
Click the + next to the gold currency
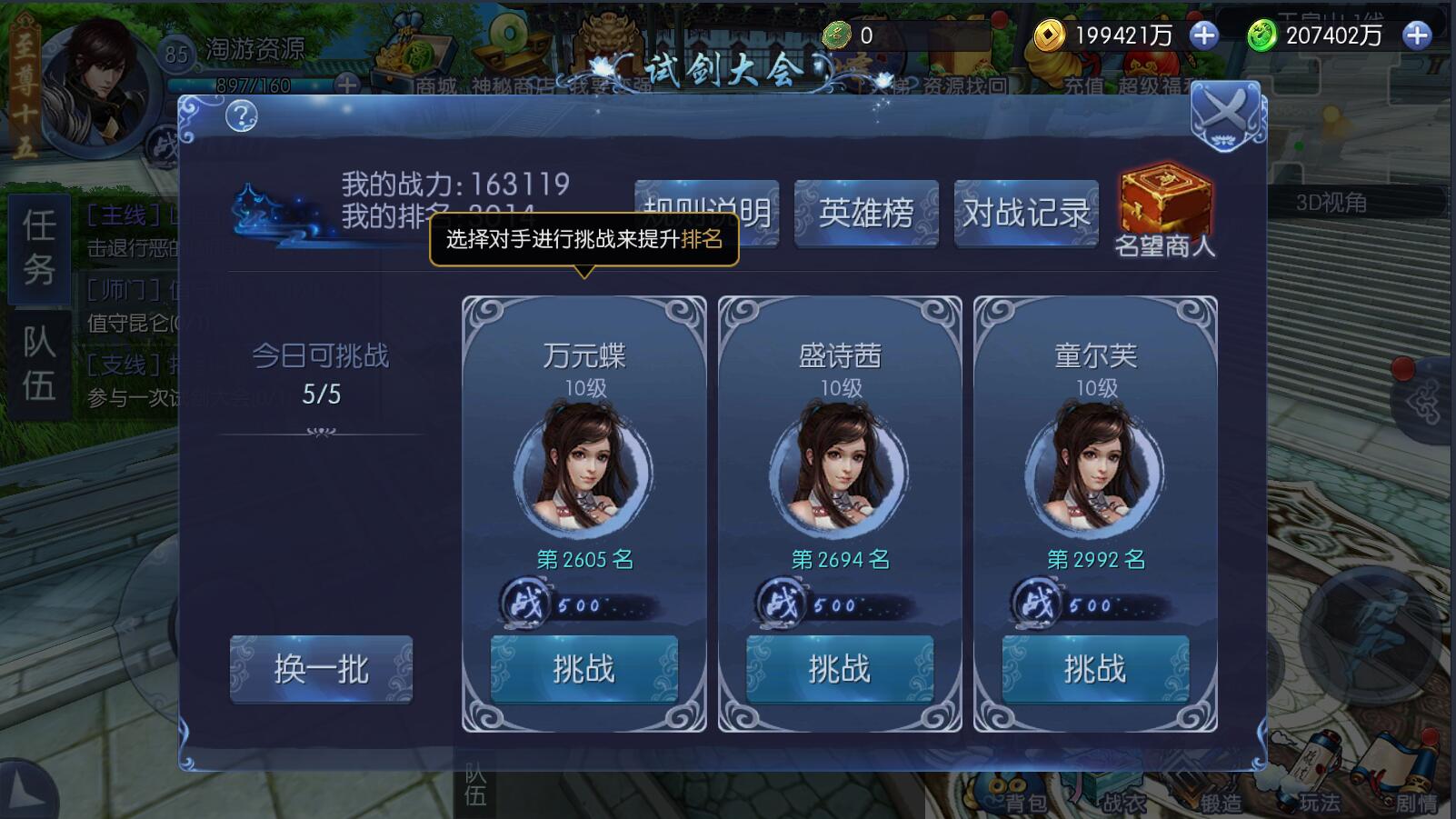[1206, 36]
